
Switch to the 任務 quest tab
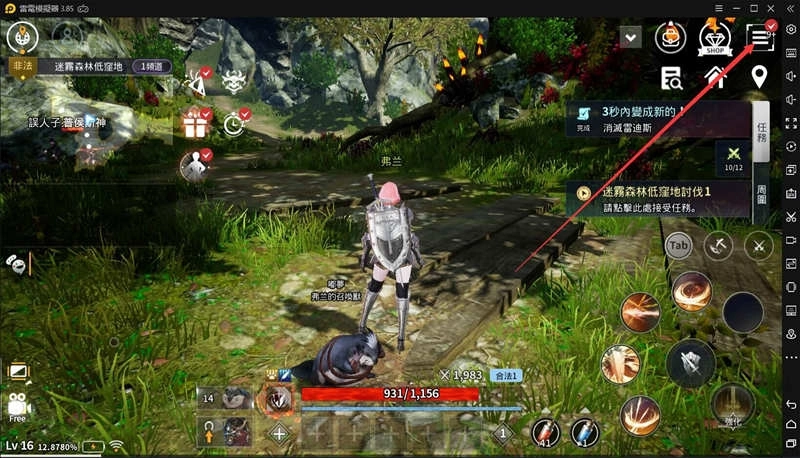761,132
